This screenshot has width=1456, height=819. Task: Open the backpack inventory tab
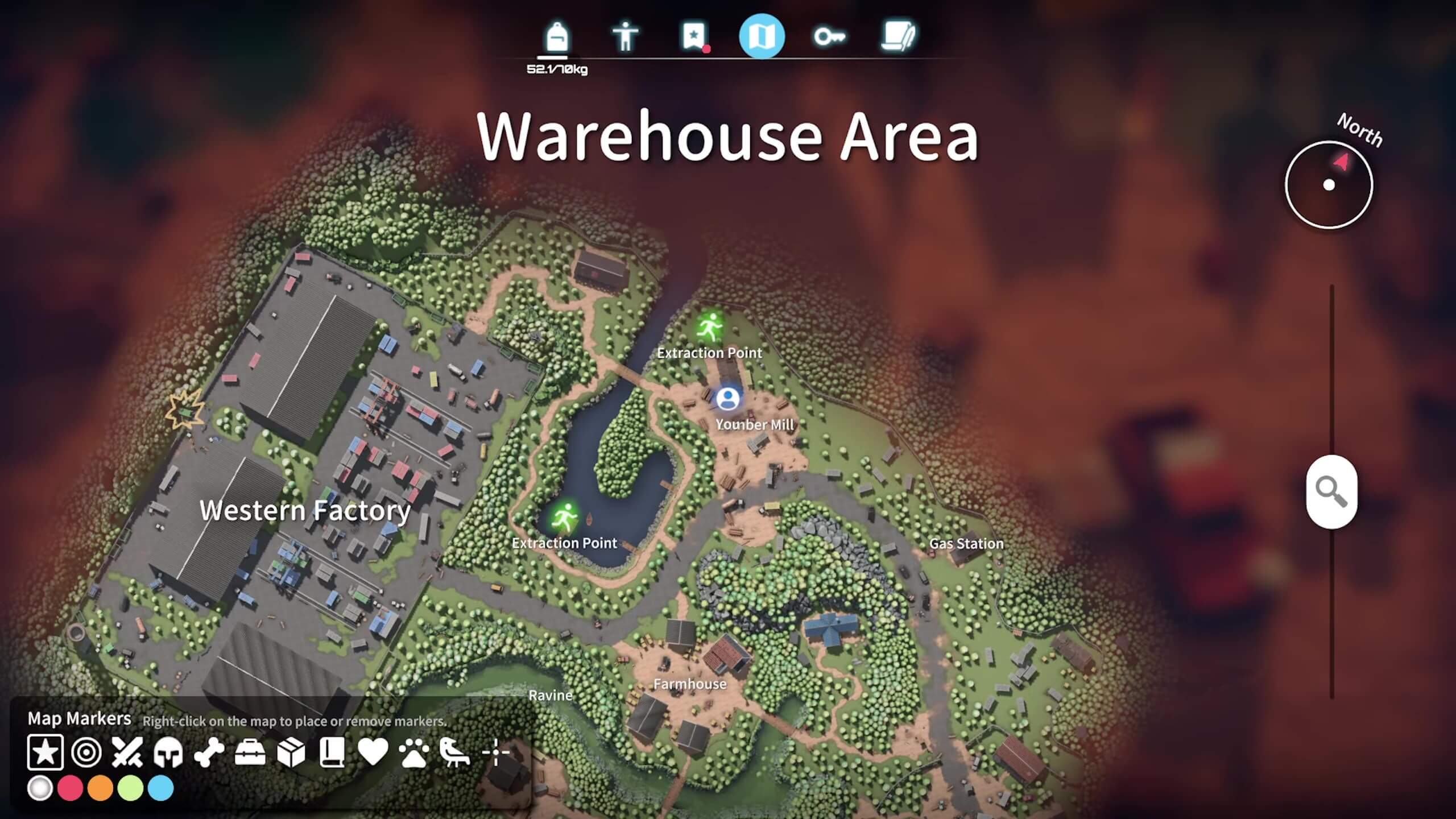click(556, 37)
